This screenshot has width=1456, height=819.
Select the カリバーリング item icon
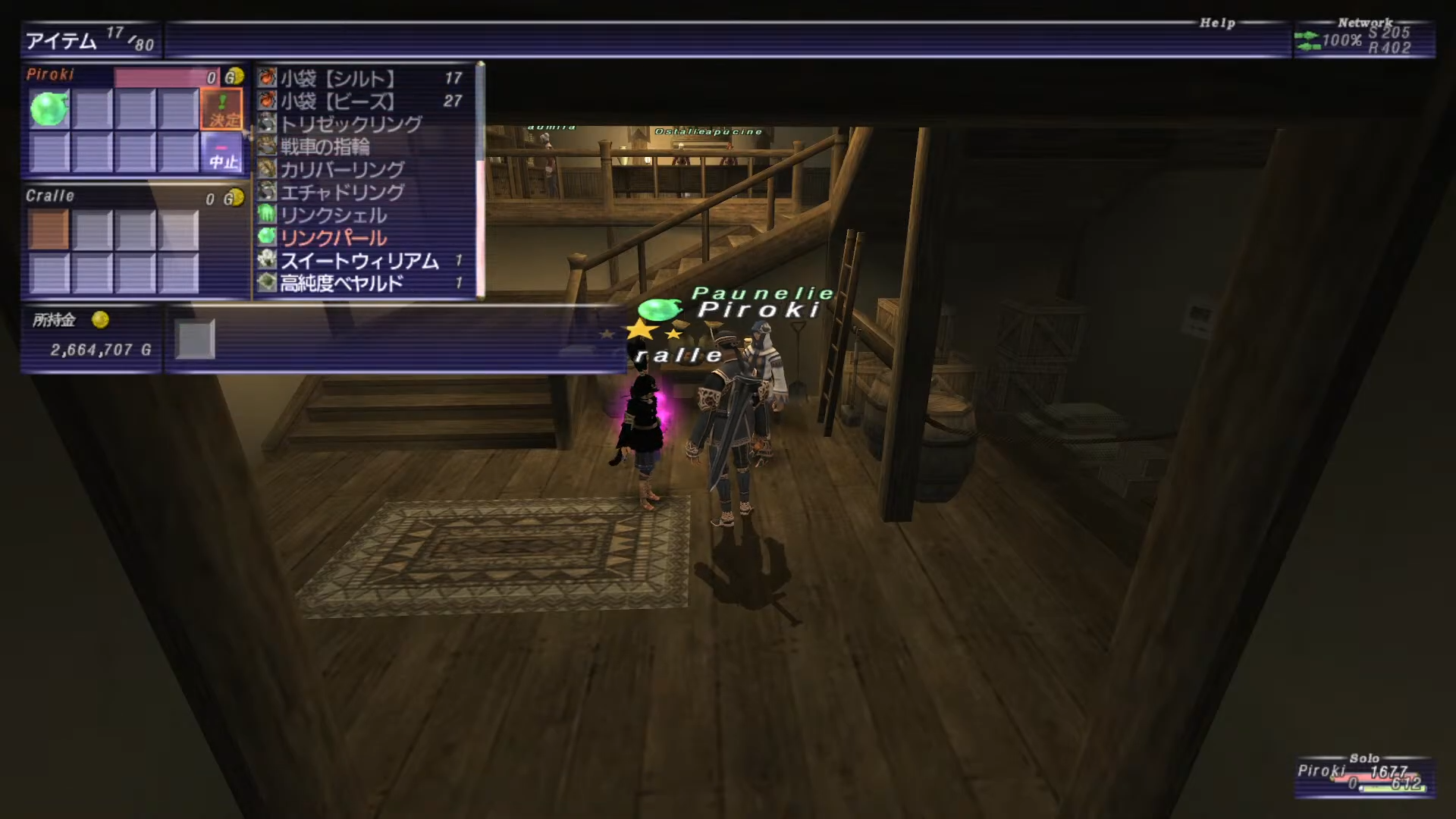265,169
